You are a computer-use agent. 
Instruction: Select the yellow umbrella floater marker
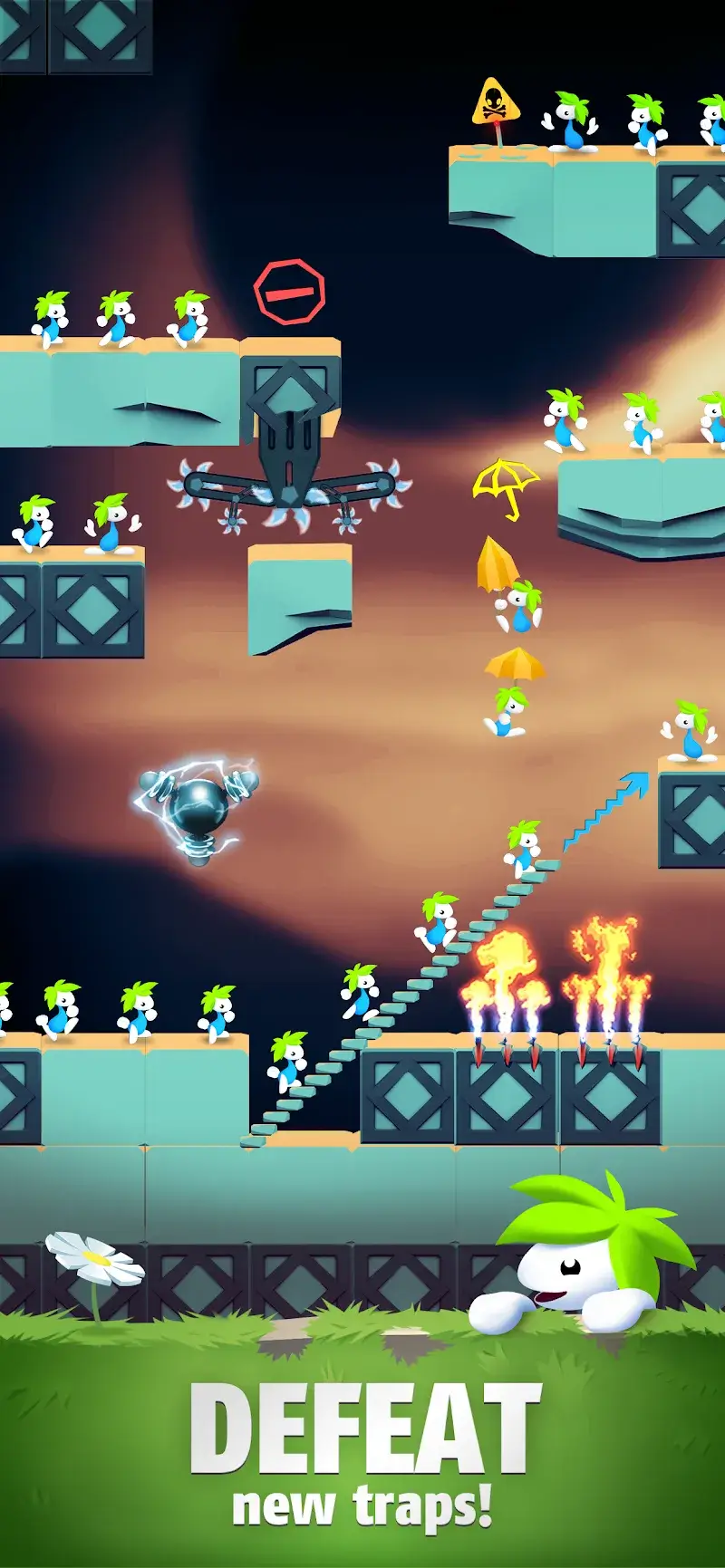(505, 486)
